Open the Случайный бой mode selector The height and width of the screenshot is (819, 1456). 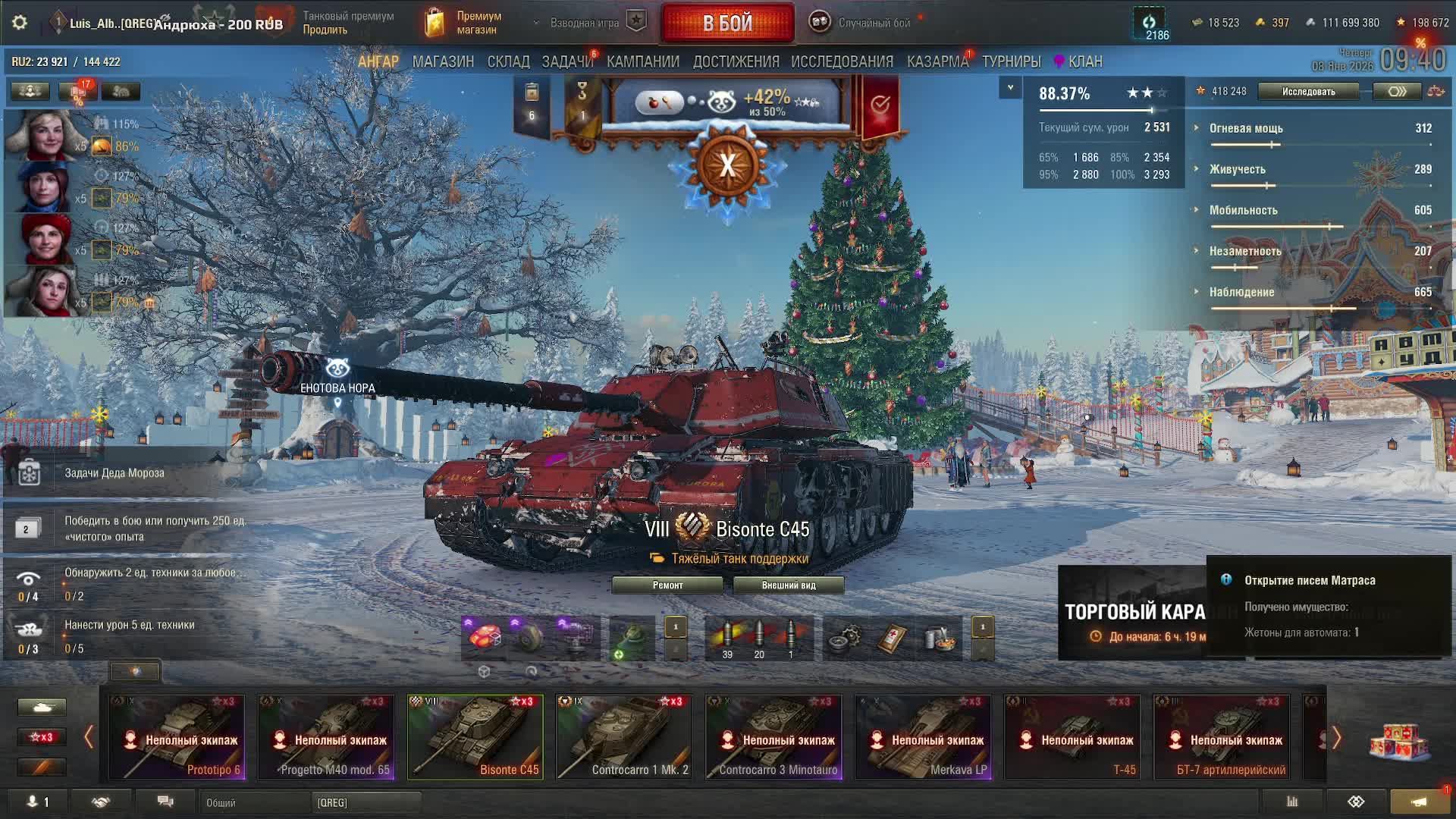(x=874, y=23)
